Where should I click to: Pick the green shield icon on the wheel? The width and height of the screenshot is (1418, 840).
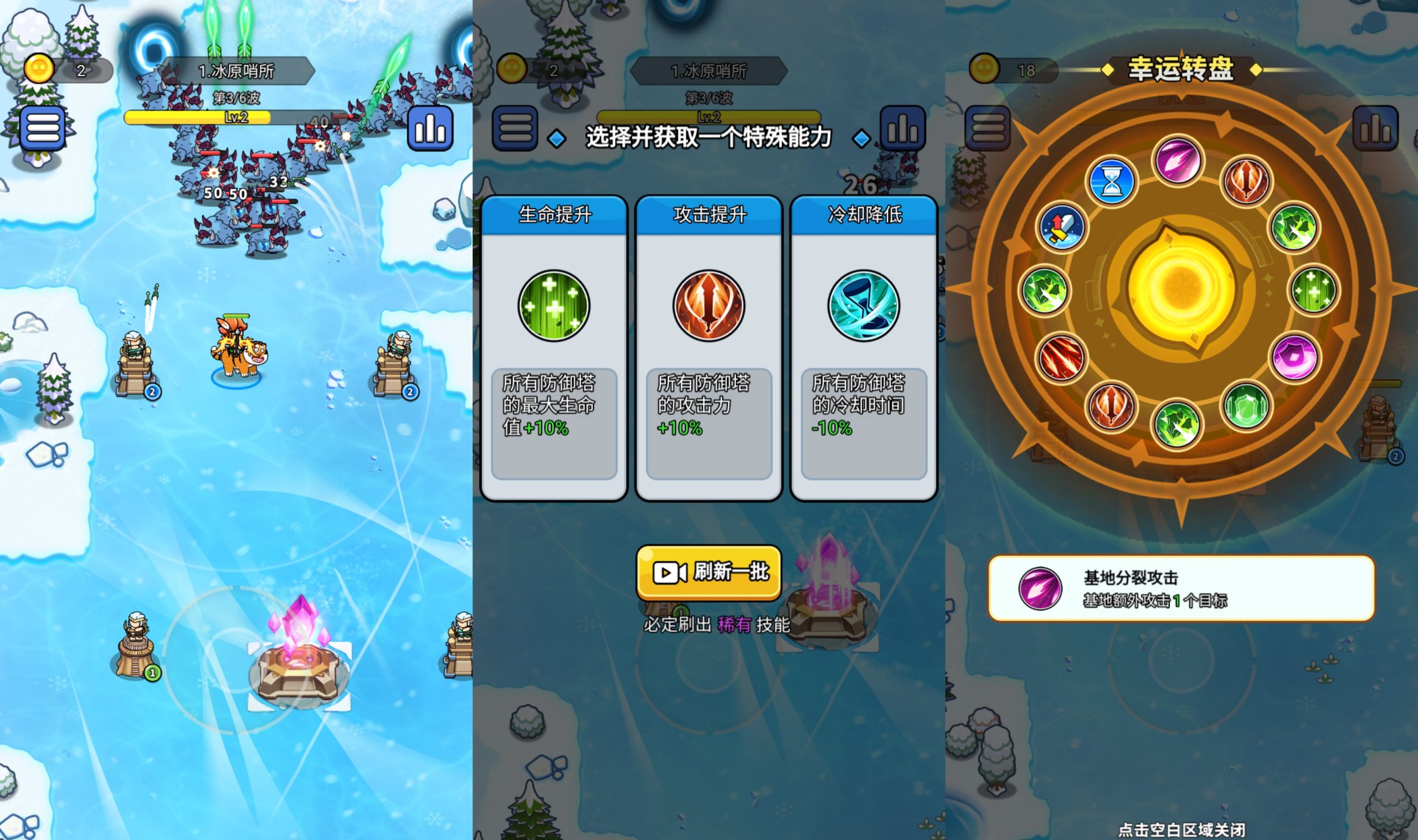[x=1246, y=406]
